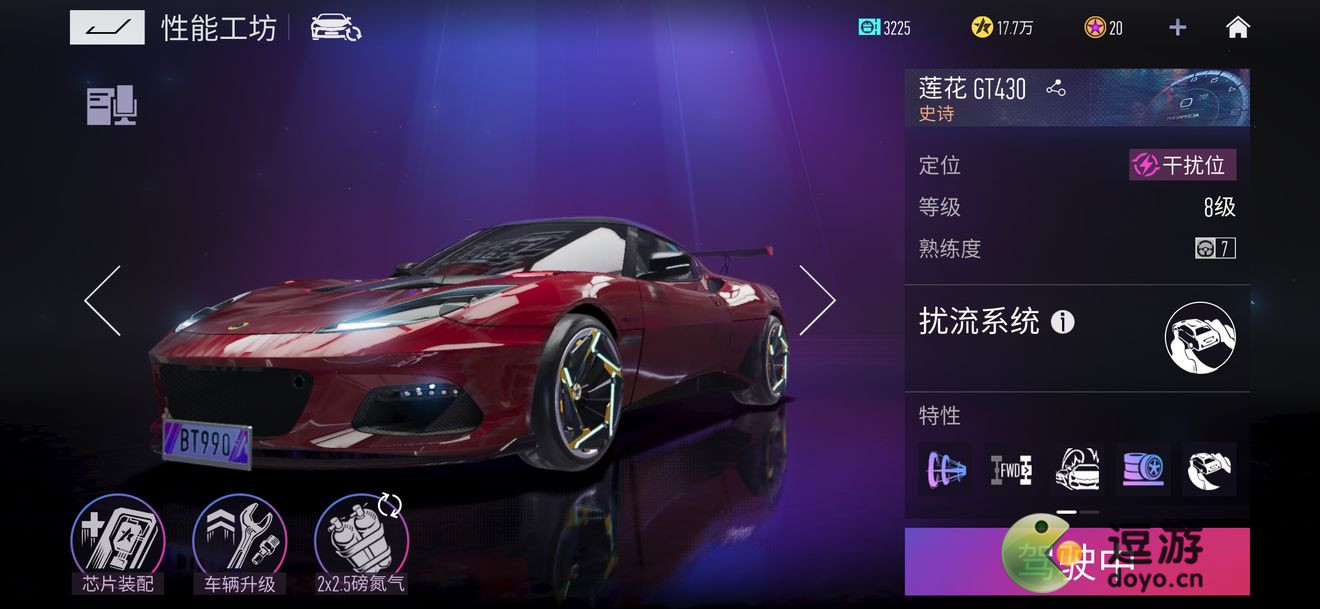Click the plus button to add currency
The height and width of the screenshot is (609, 1320).
(1178, 28)
